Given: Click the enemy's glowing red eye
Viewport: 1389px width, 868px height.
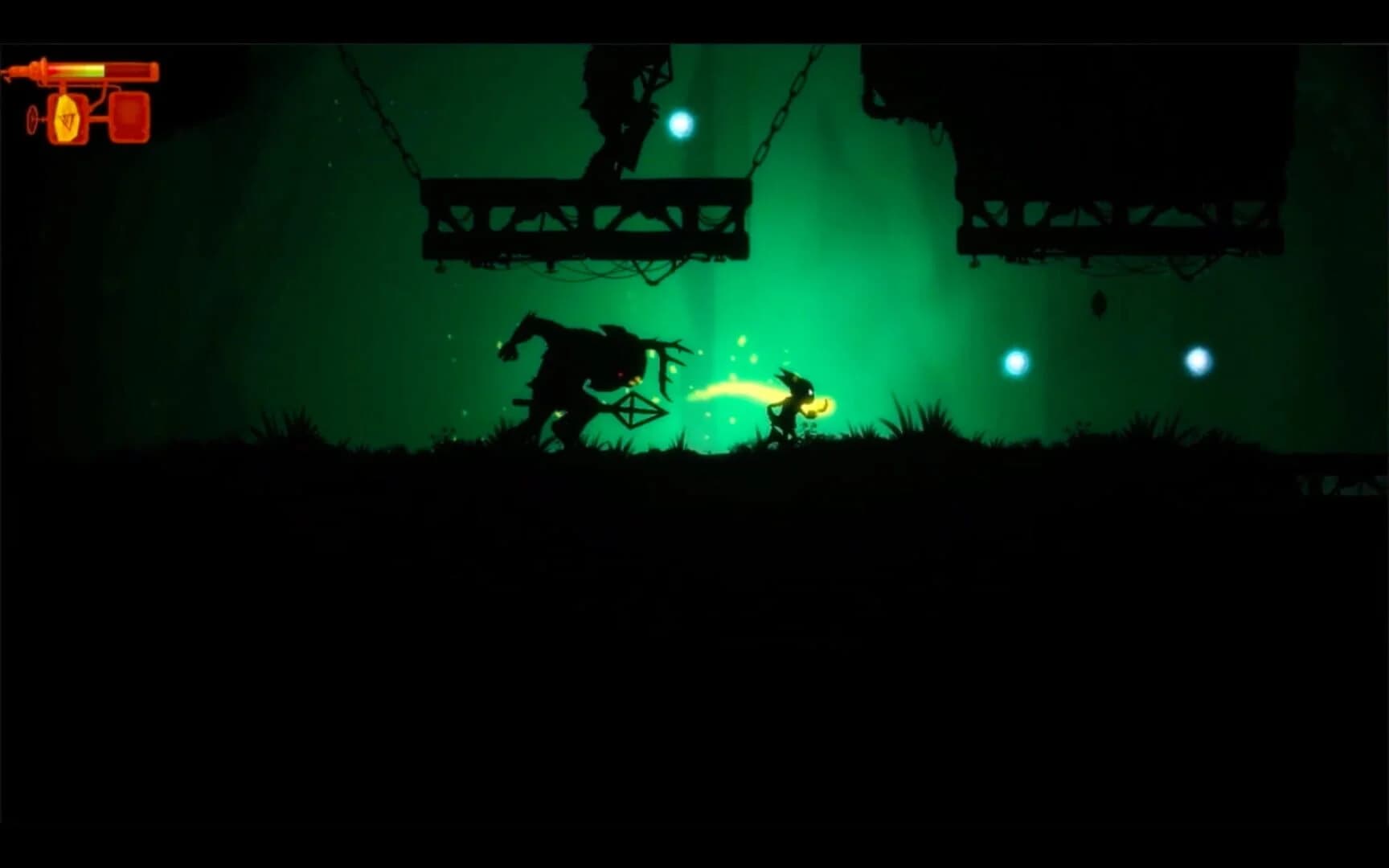Looking at the screenshot, I should 620,374.
